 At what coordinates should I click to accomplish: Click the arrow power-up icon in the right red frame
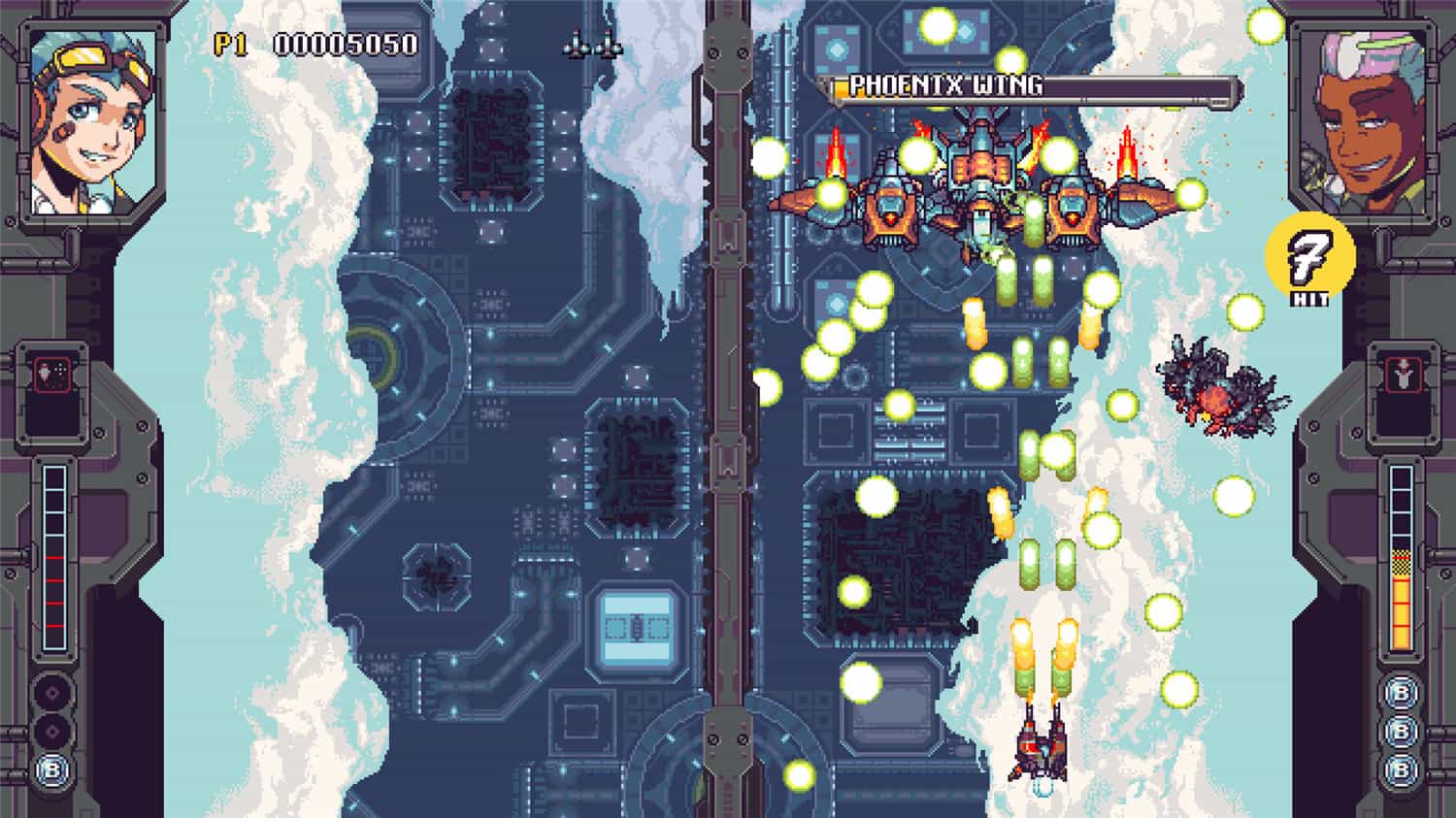(1402, 374)
